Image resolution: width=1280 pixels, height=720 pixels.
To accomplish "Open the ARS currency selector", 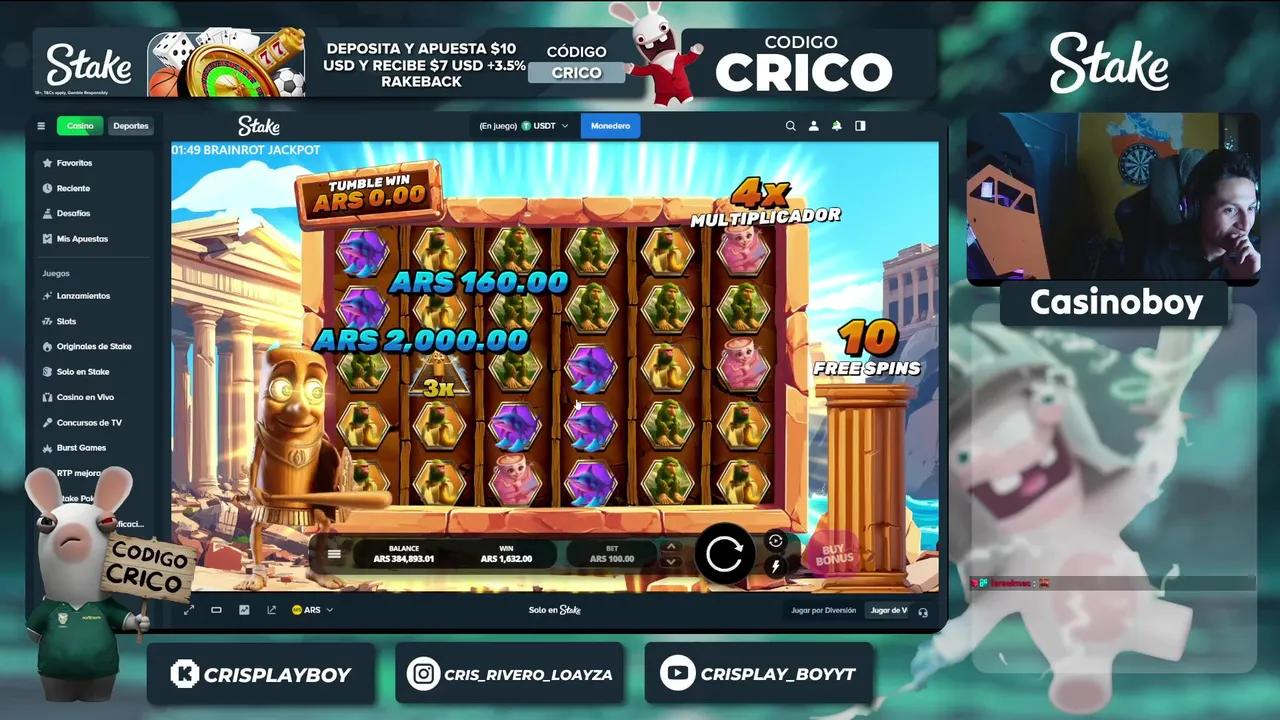I will click(x=310, y=608).
